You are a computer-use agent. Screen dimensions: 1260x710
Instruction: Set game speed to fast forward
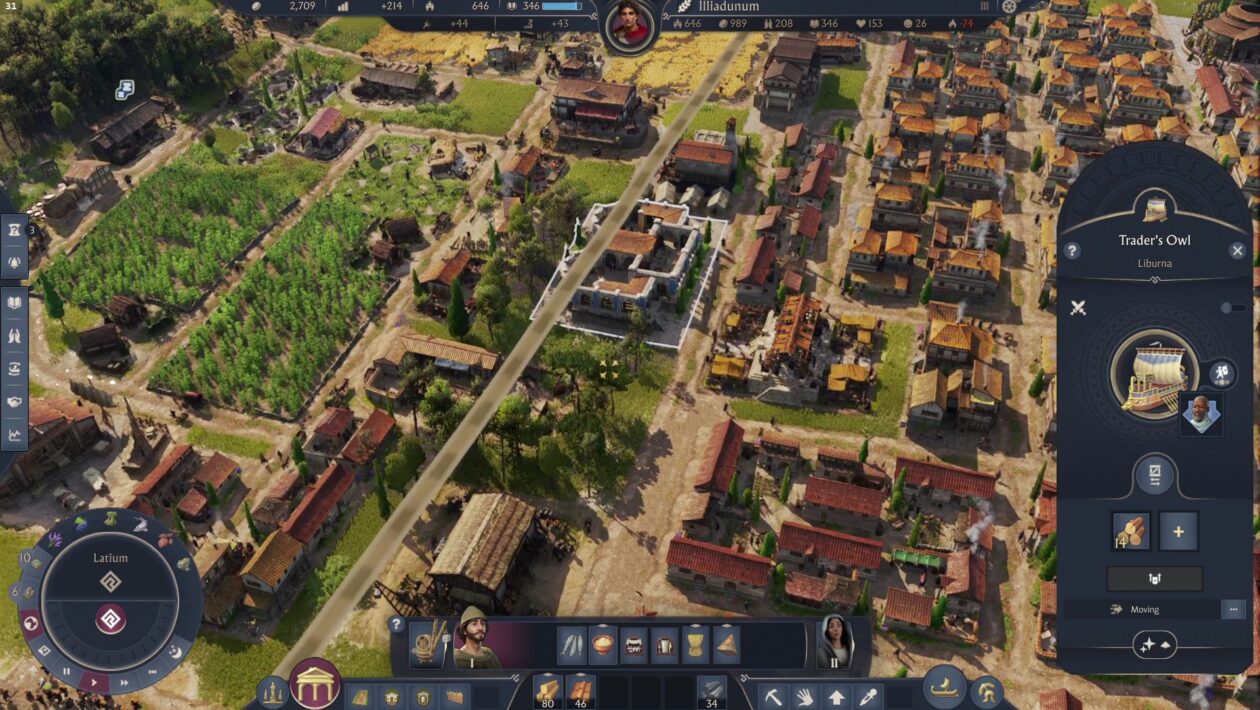124,683
